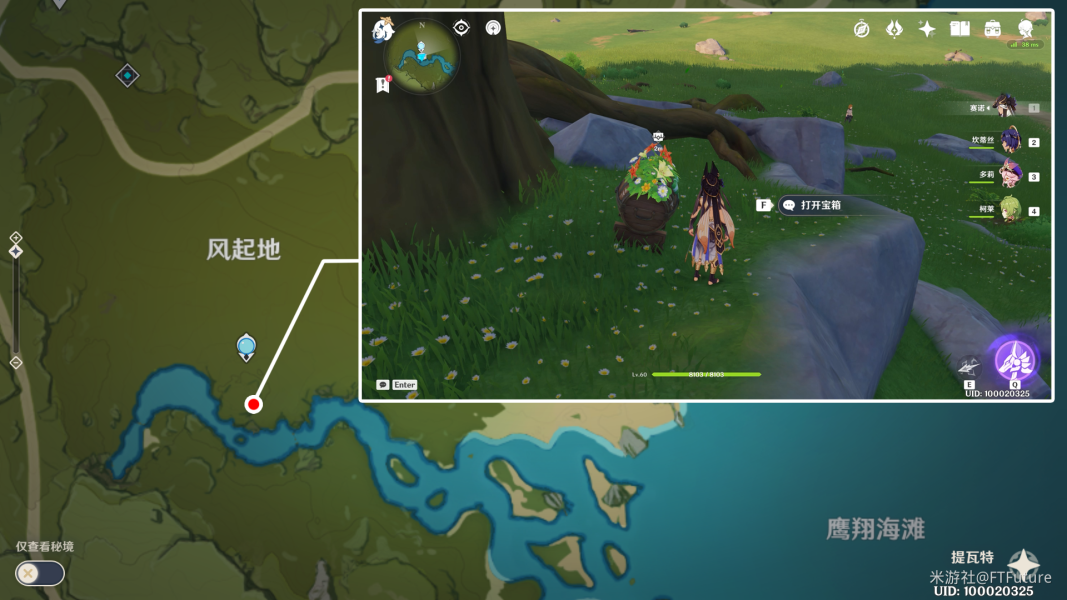Open the inventory backpack icon
1067x600 pixels.
tap(993, 29)
